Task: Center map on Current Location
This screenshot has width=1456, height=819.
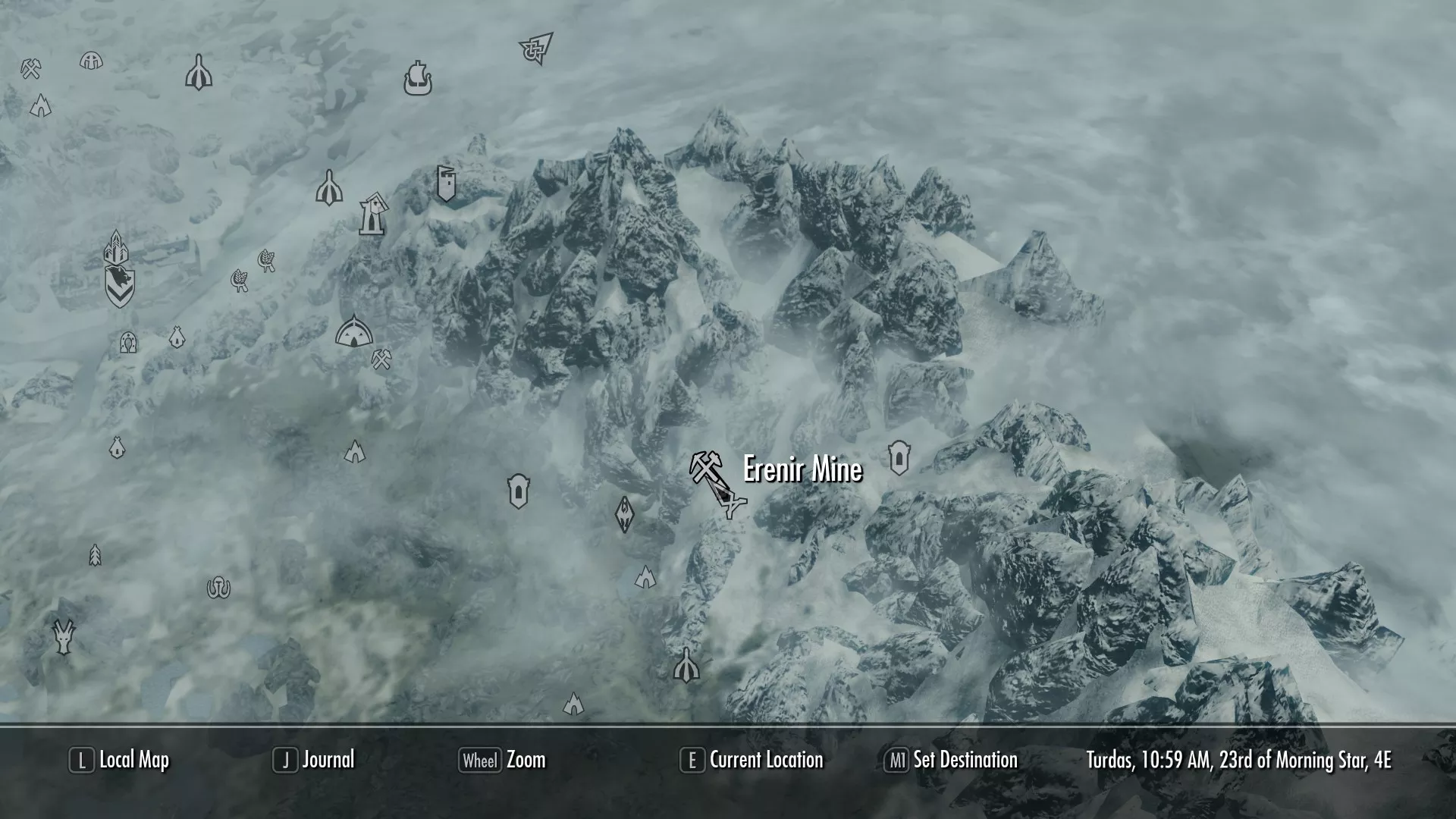Action: [x=765, y=760]
